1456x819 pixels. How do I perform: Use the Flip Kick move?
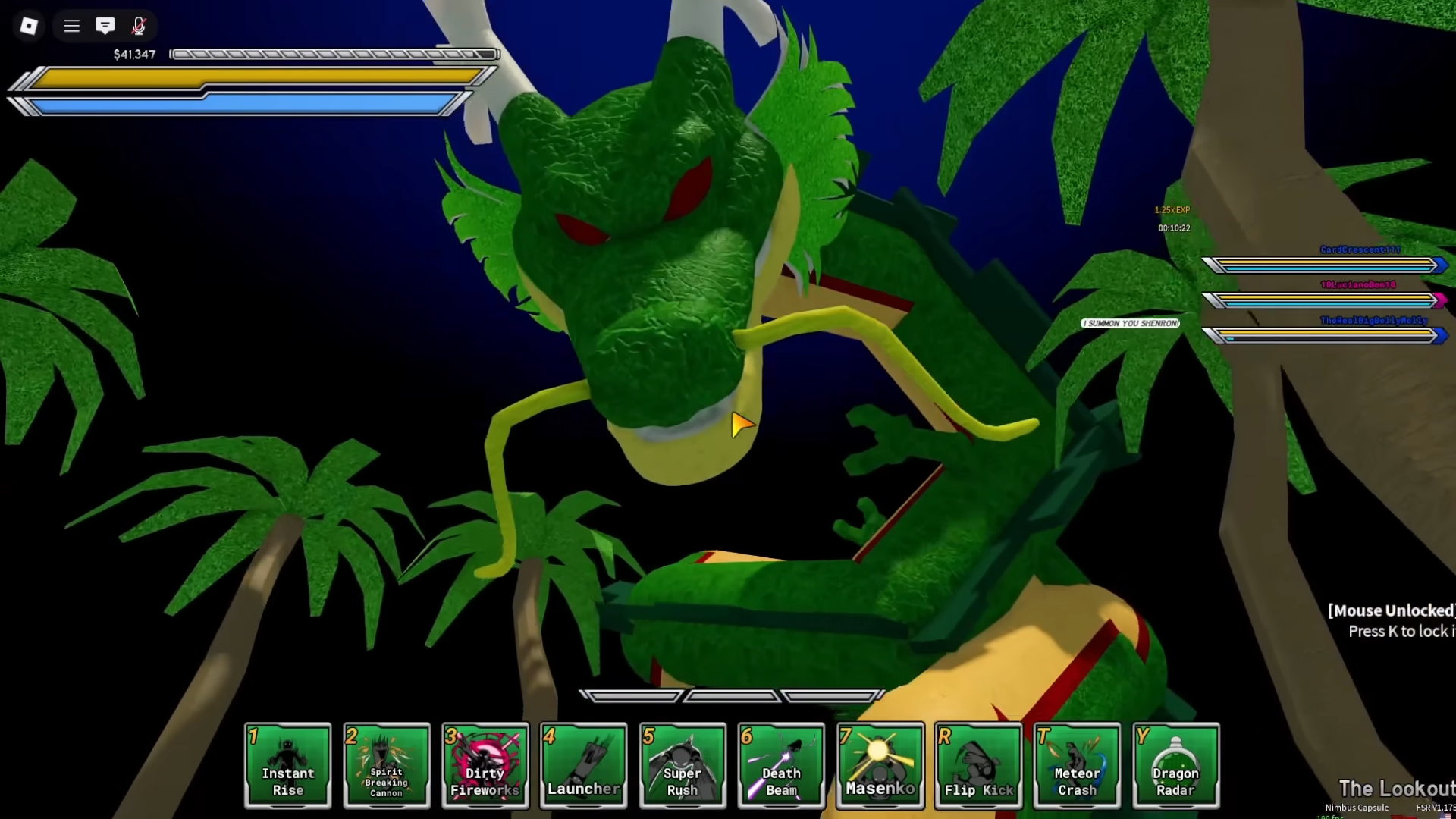tap(978, 764)
